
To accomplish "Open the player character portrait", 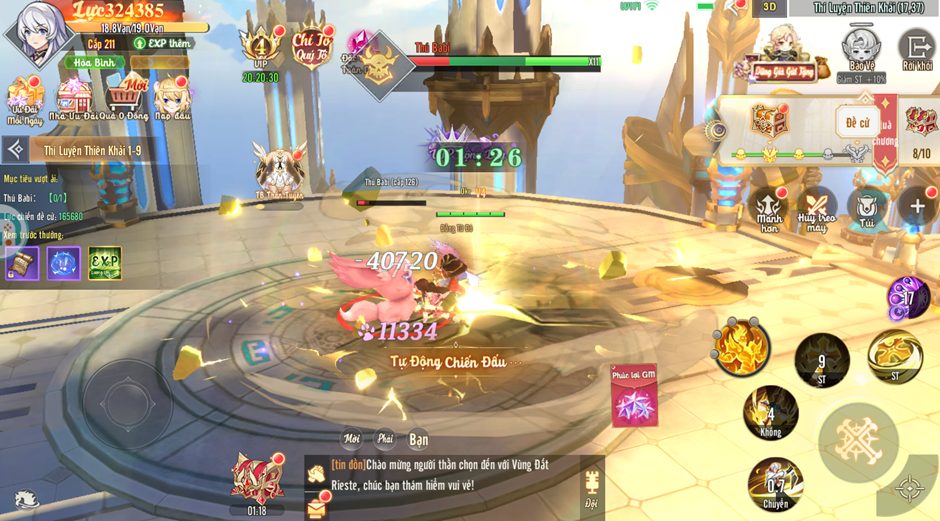I will (x=36, y=34).
